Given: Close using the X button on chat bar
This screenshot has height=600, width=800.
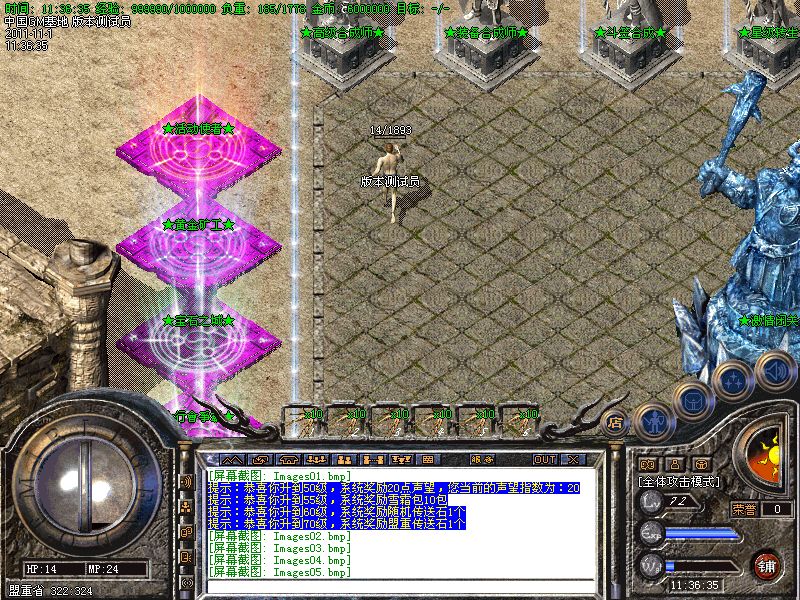Looking at the screenshot, I should click(x=572, y=459).
